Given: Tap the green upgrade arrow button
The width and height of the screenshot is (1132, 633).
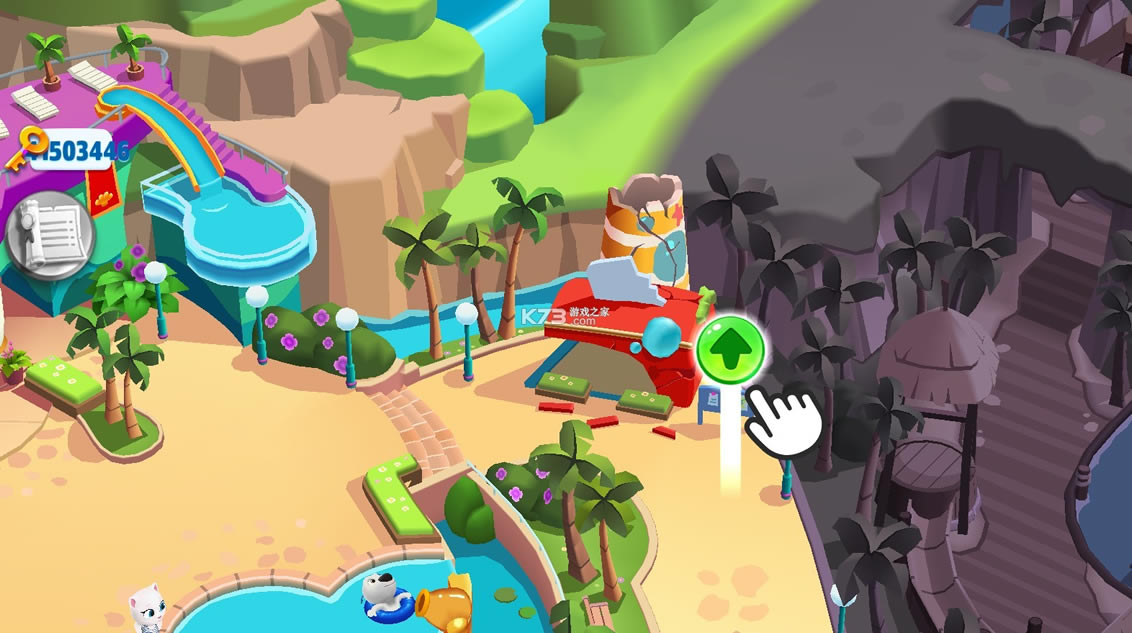Looking at the screenshot, I should [x=731, y=350].
